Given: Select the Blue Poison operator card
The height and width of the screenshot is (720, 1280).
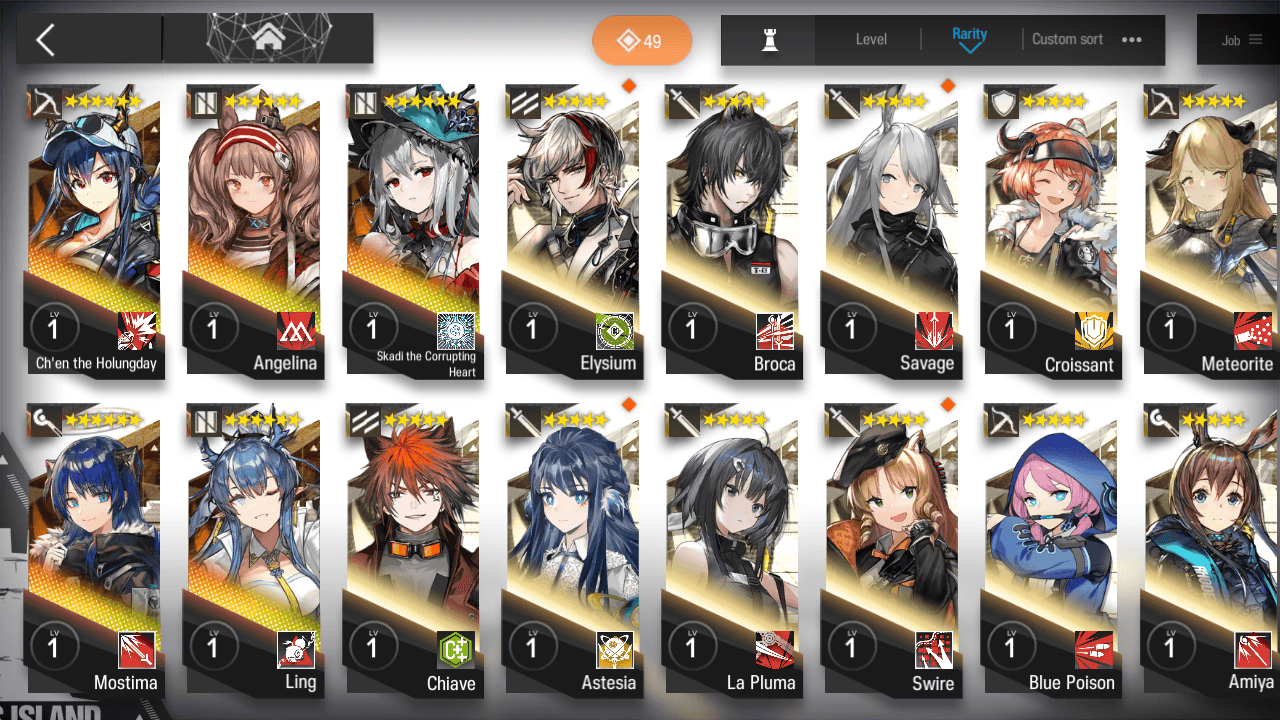Looking at the screenshot, I should [1051, 550].
